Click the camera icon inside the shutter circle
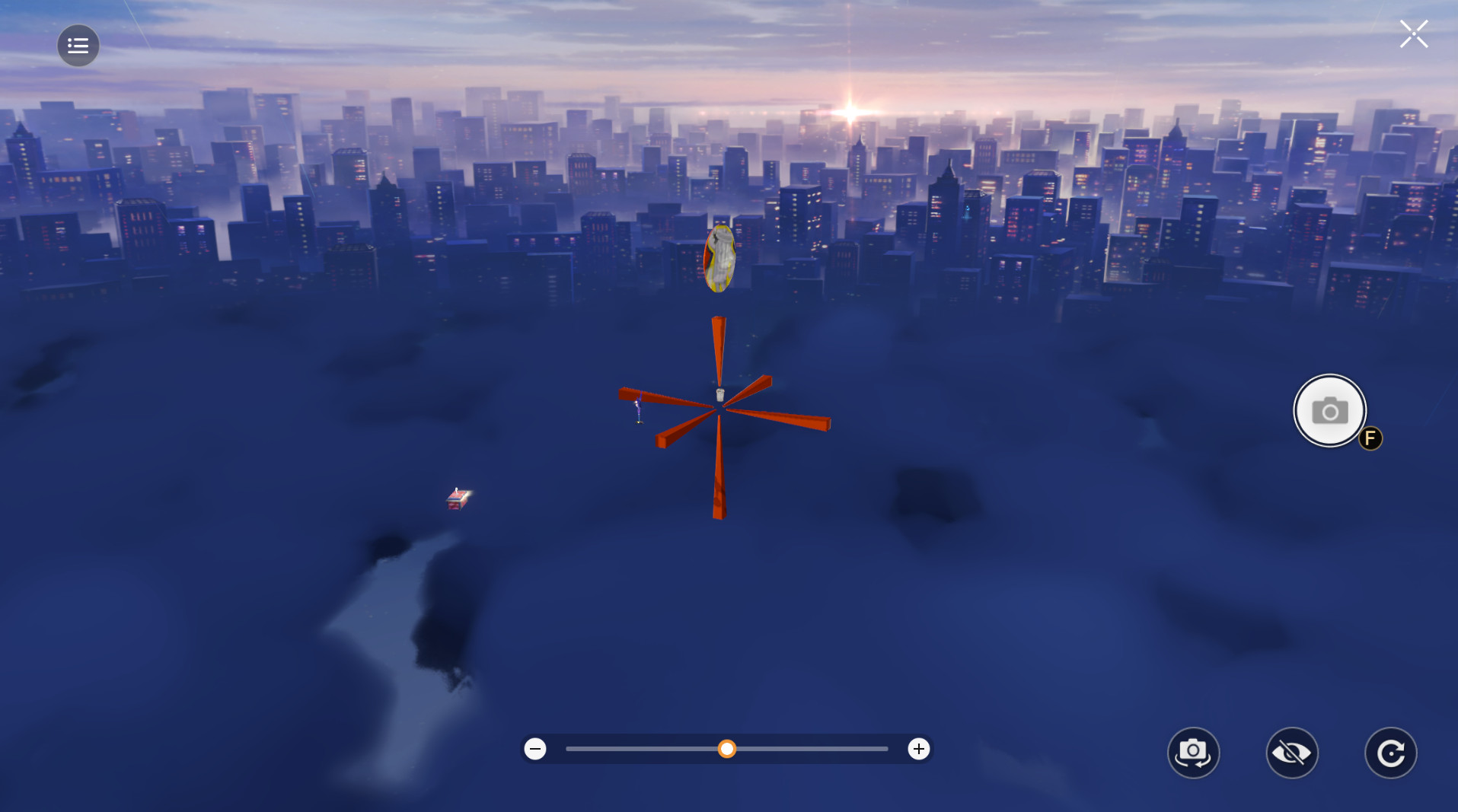 [x=1329, y=410]
